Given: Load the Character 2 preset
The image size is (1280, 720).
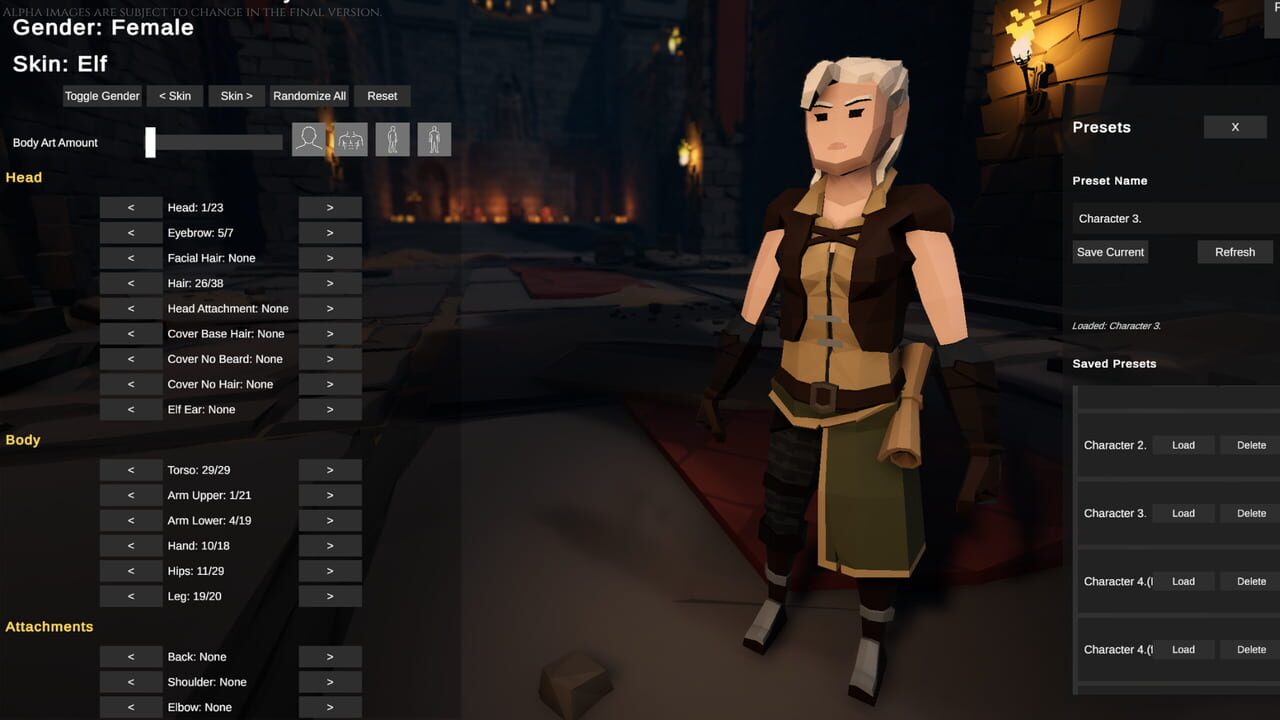Looking at the screenshot, I should click(x=1183, y=445).
